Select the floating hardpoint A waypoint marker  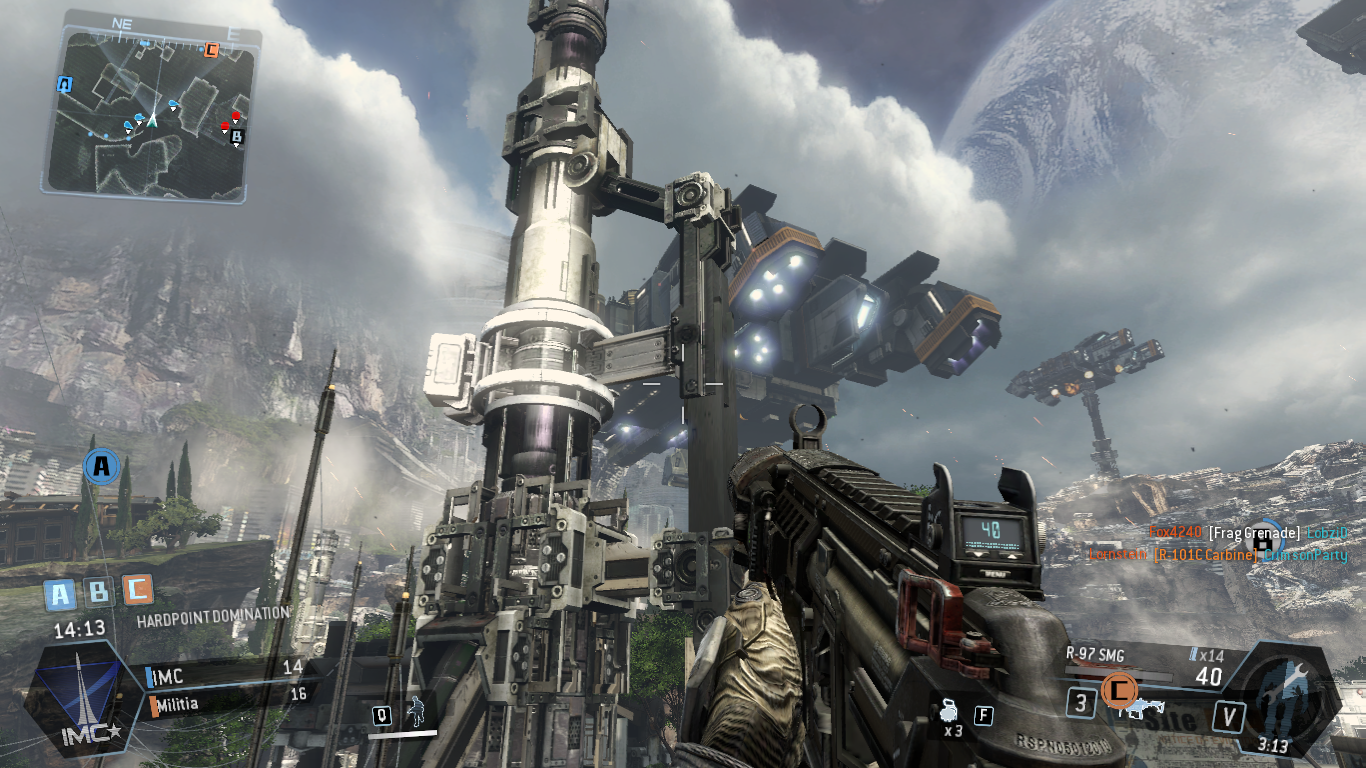(100, 465)
